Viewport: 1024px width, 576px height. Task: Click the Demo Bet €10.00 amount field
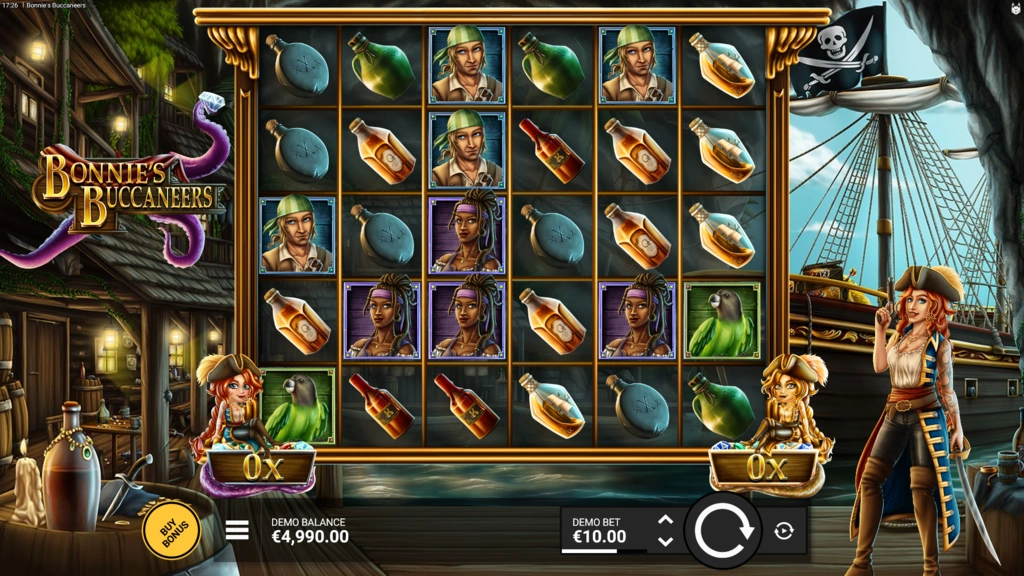coord(600,531)
